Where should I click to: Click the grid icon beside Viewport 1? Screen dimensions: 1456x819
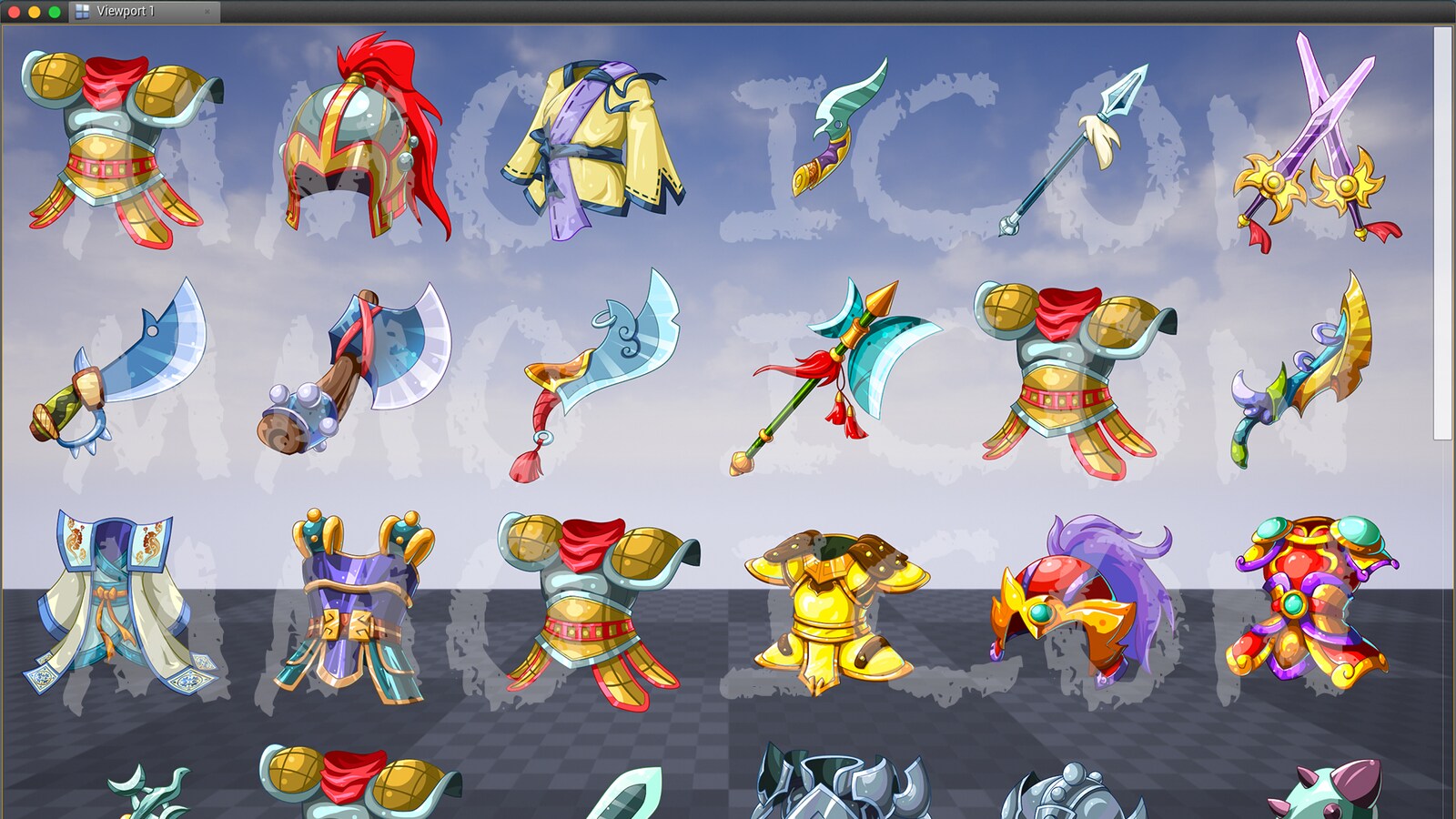tap(83, 13)
